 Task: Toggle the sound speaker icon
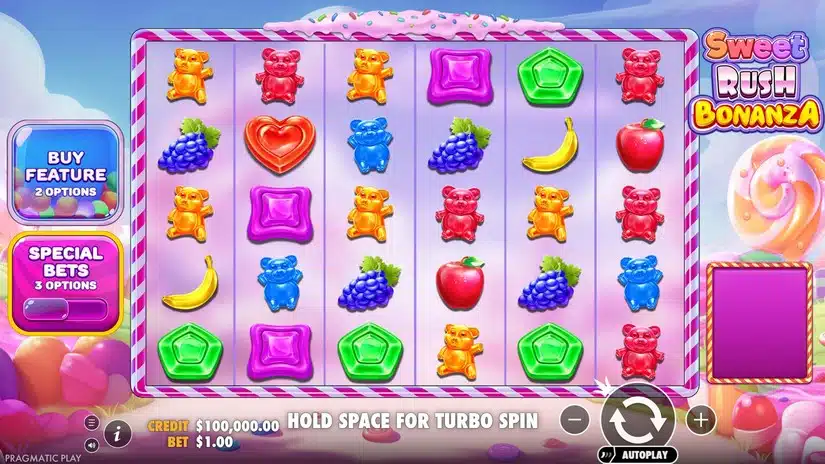[x=92, y=445]
